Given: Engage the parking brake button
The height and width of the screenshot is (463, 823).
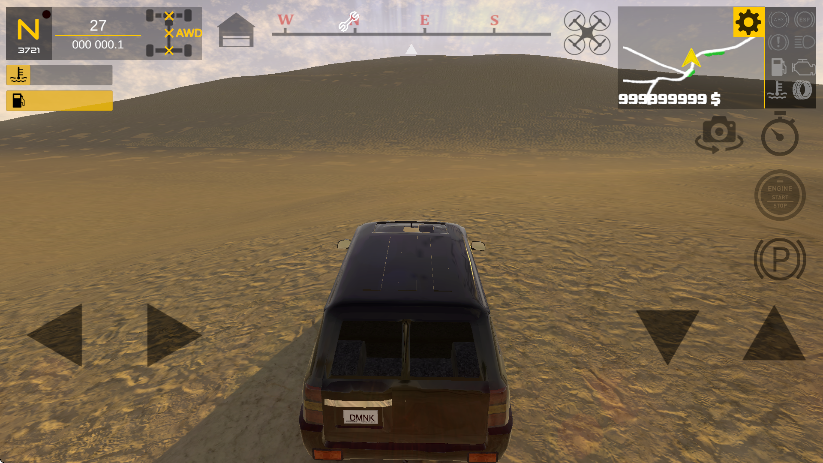Looking at the screenshot, I should point(779,260).
